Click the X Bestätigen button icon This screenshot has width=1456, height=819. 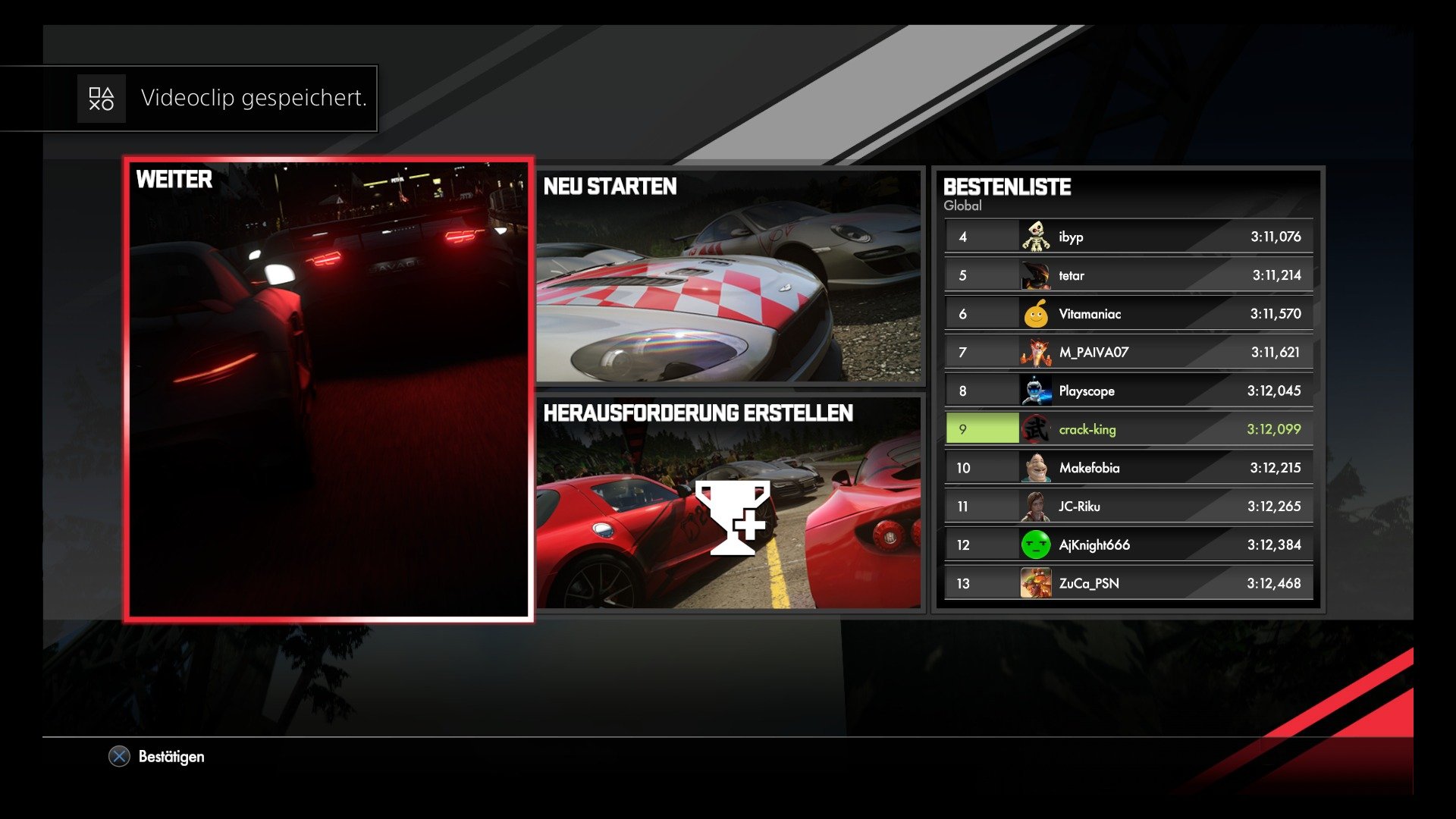pos(118,756)
